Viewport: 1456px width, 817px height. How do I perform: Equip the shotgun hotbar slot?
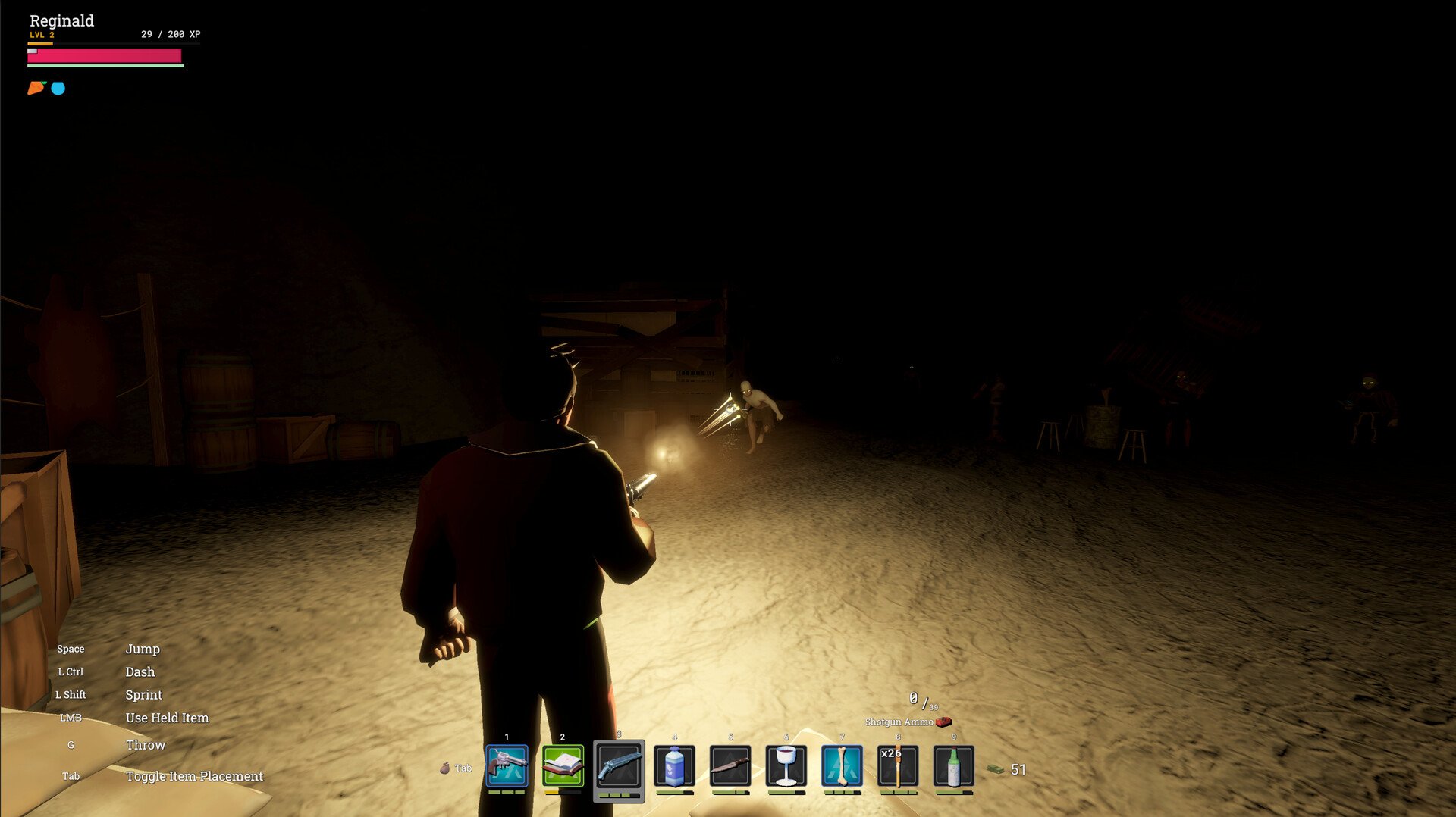point(619,766)
